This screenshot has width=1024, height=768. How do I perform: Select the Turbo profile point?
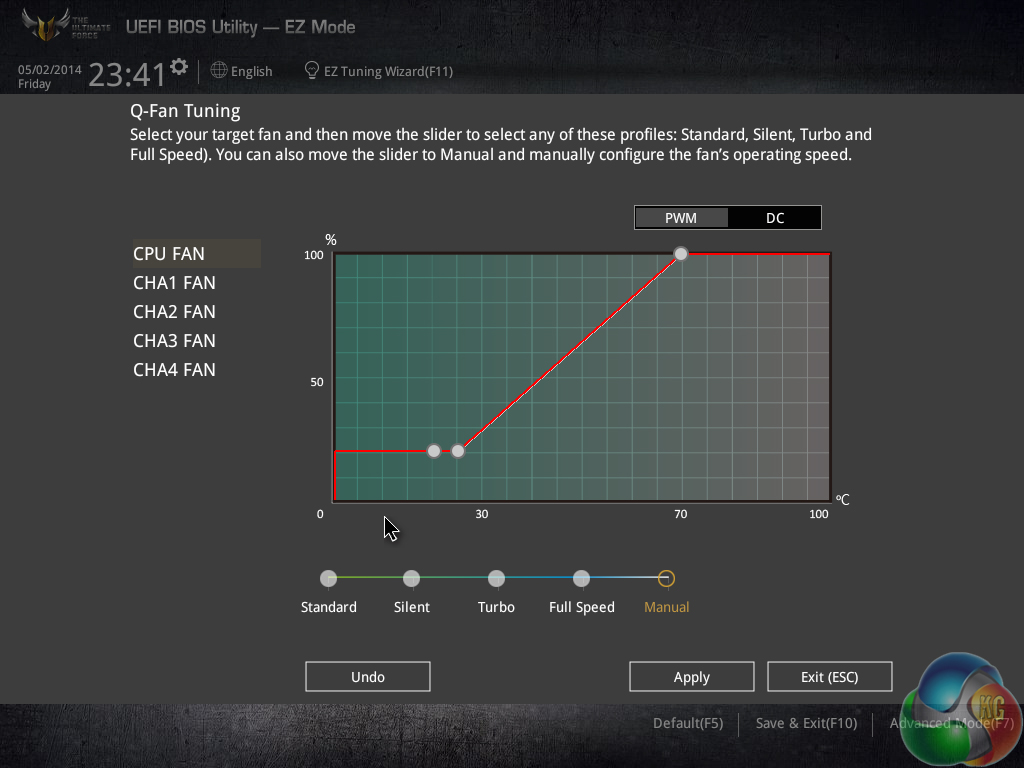pos(496,578)
